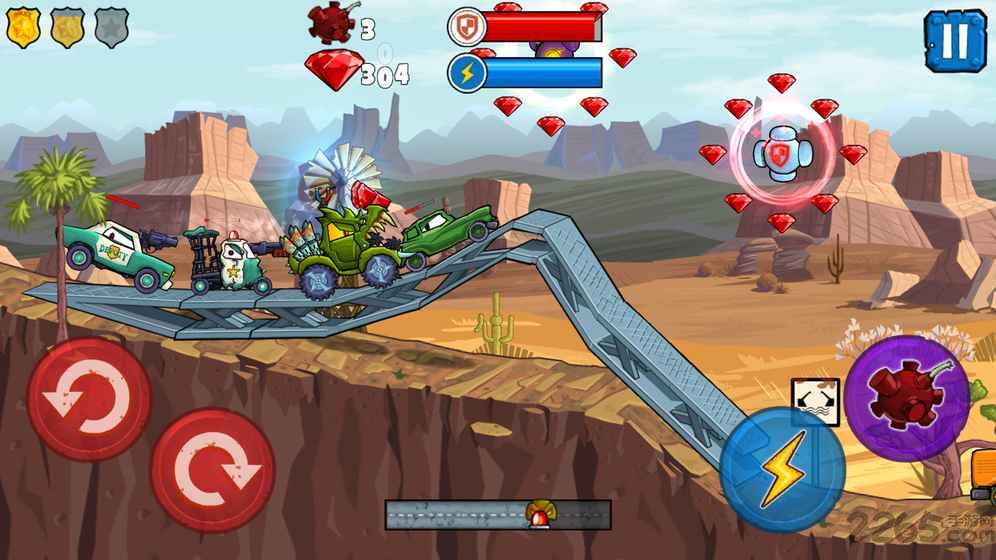
Task: Activate the blue lightning bolt turbo boost
Action: point(781,468)
